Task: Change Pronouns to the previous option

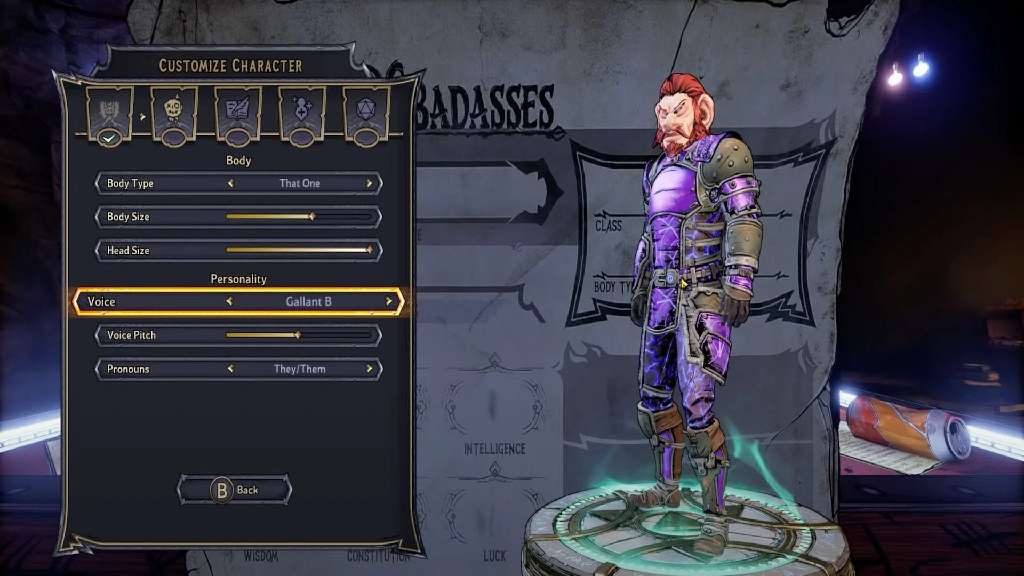Action: coord(231,369)
